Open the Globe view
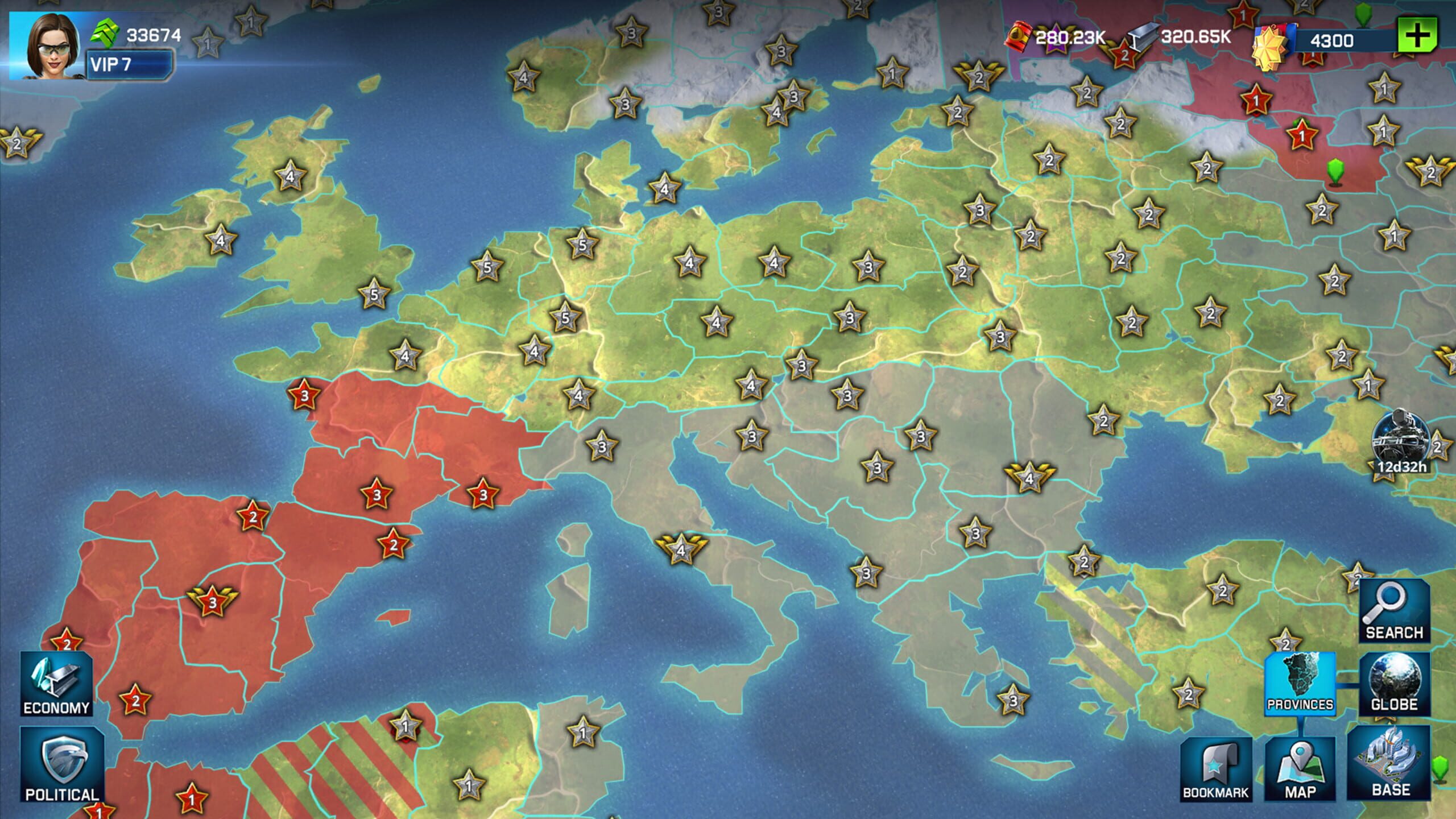 pos(1394,683)
